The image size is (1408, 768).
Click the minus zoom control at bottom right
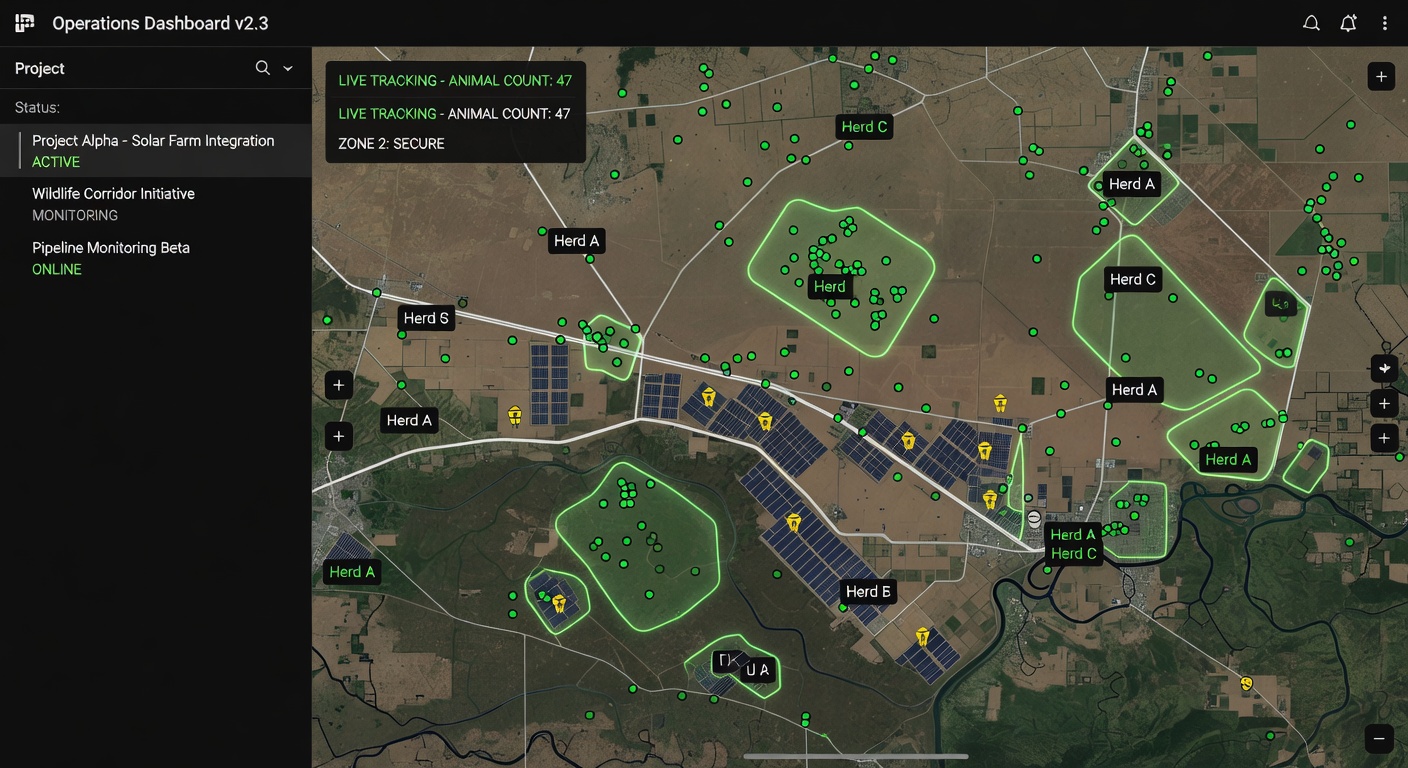pos(1381,737)
